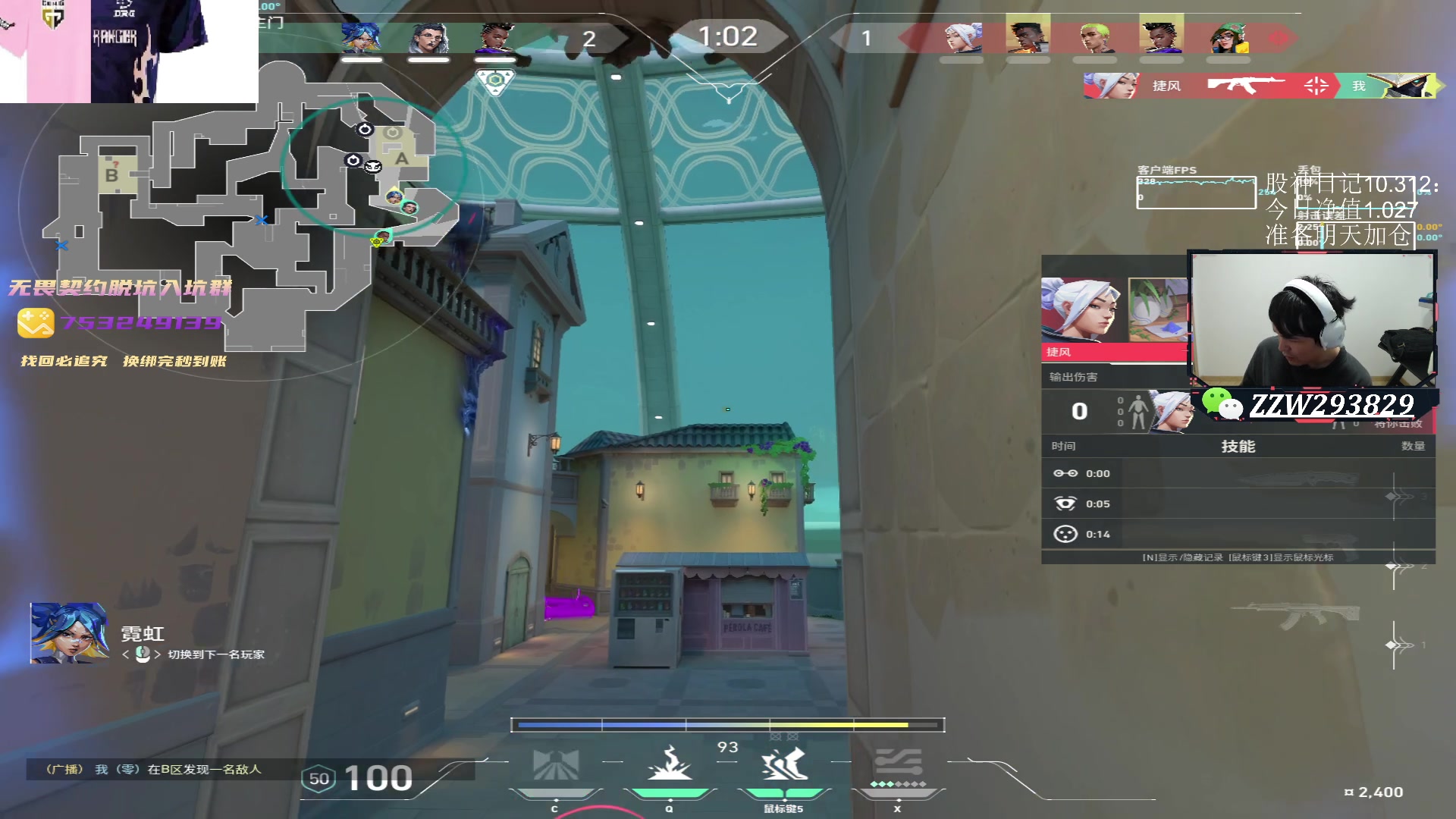Trigger the Overdrive ultimate icon
Image resolution: width=1456 pixels, height=819 pixels.
tap(898, 764)
